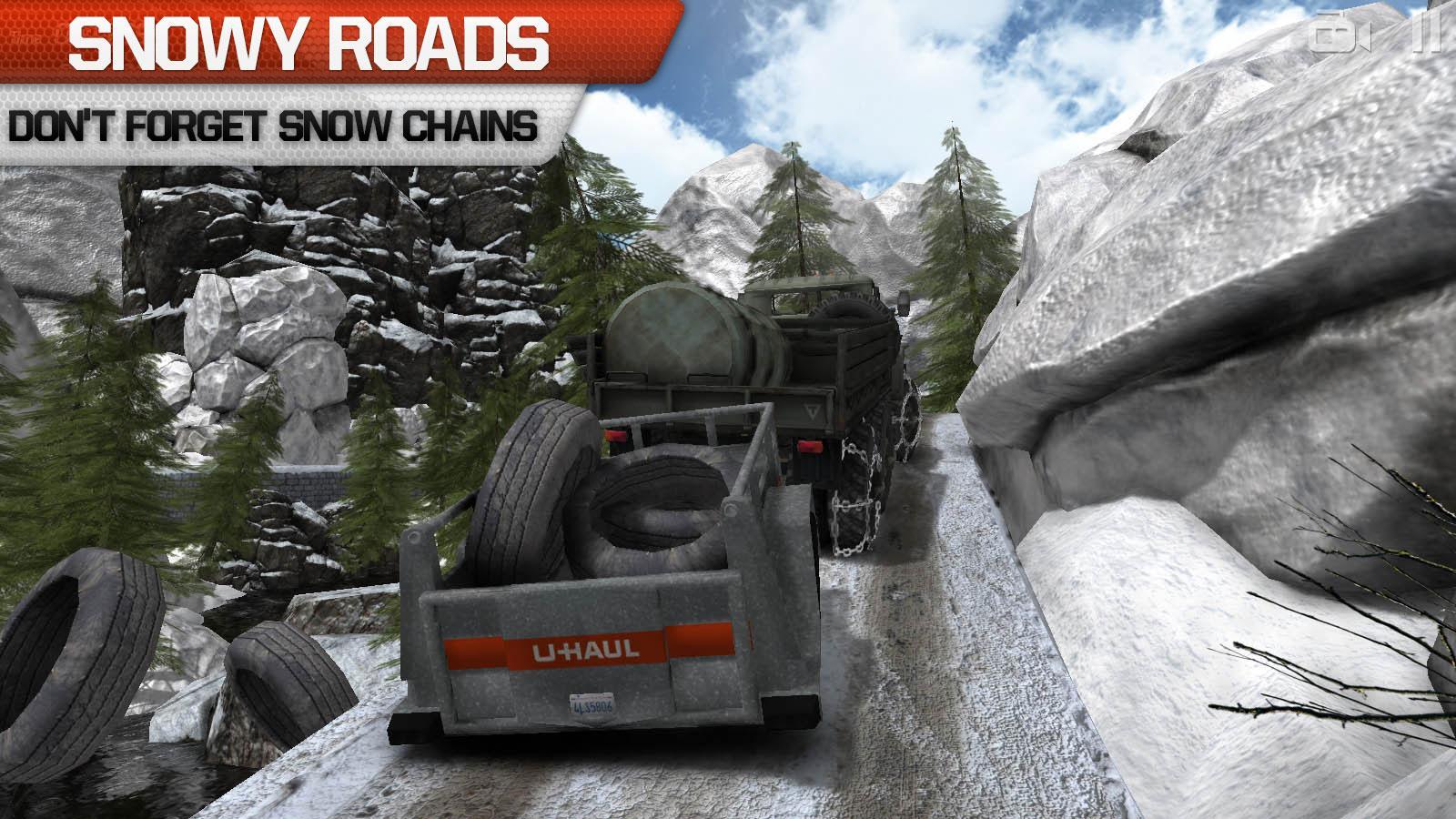Tap the left bar of the pause icon
The width and height of the screenshot is (1456, 819).
[x=1417, y=33]
